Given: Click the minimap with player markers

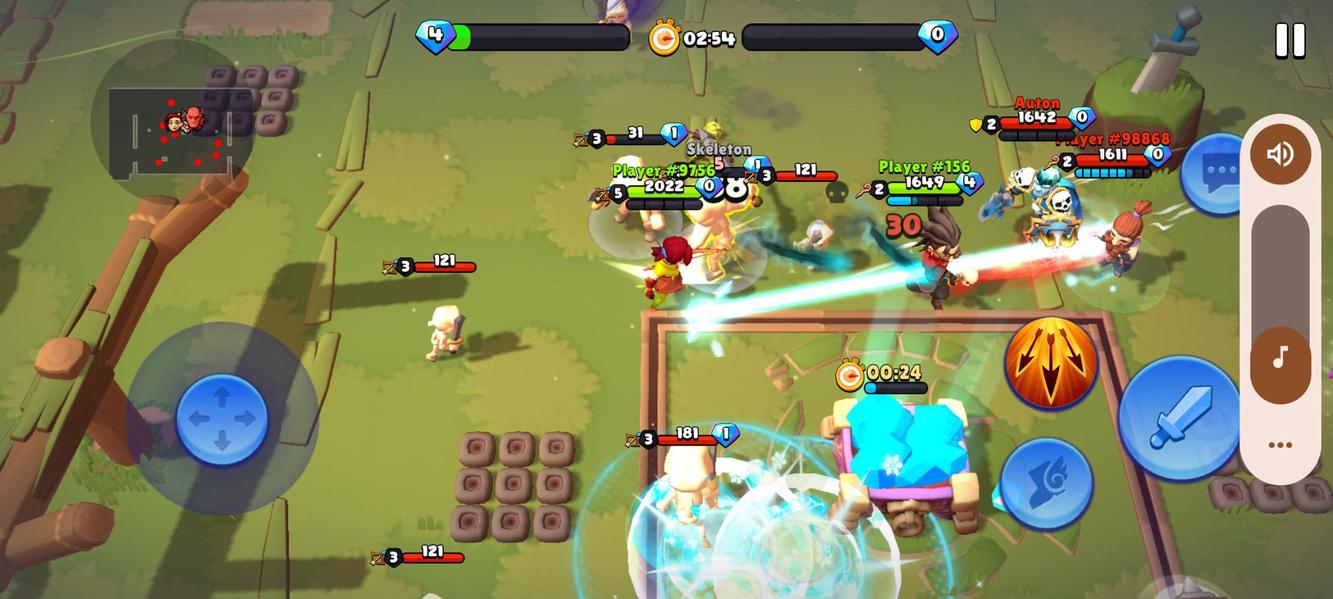Looking at the screenshot, I should pyautogui.click(x=172, y=128).
